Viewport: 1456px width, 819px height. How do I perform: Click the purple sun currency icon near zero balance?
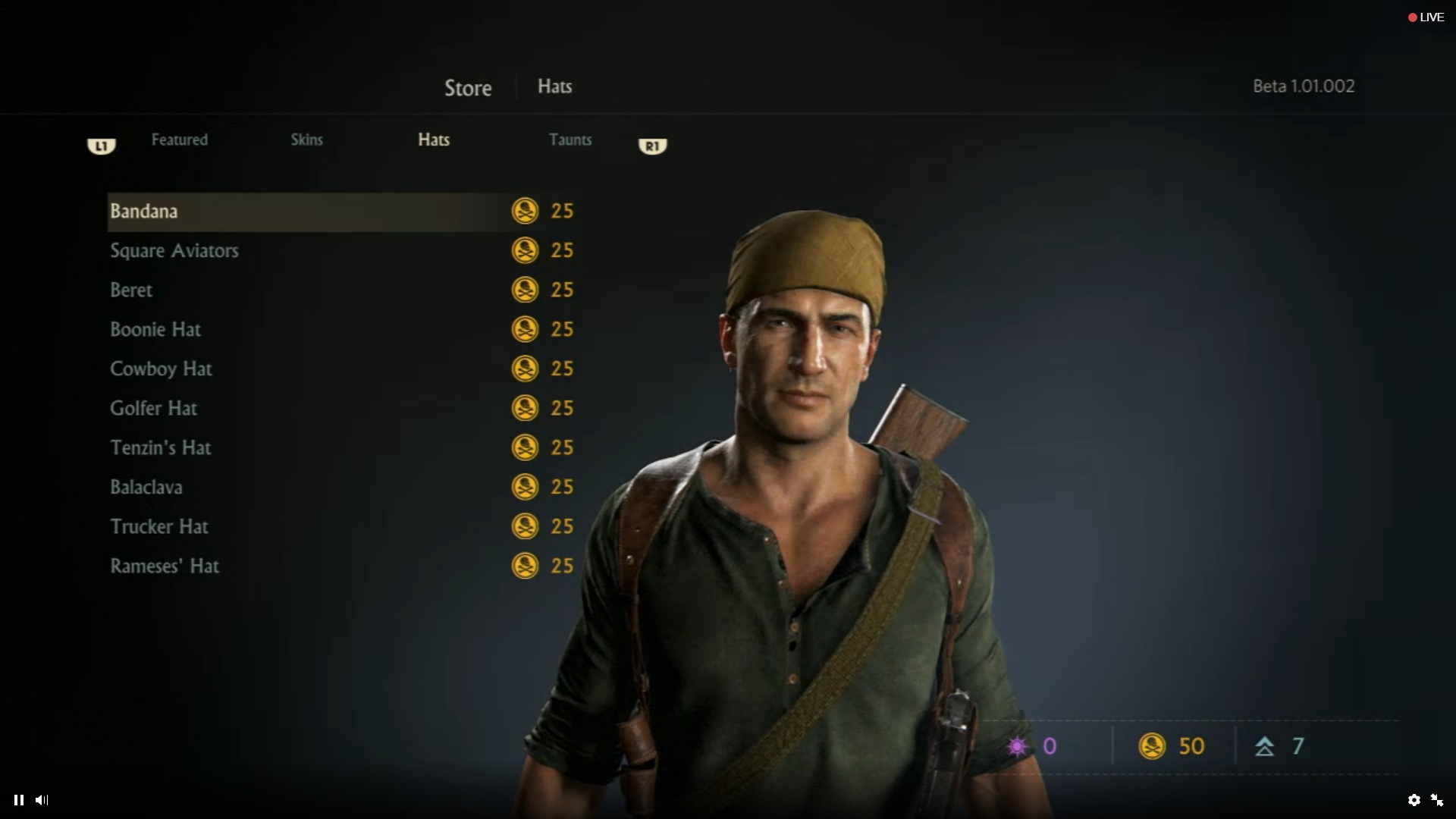1017,746
